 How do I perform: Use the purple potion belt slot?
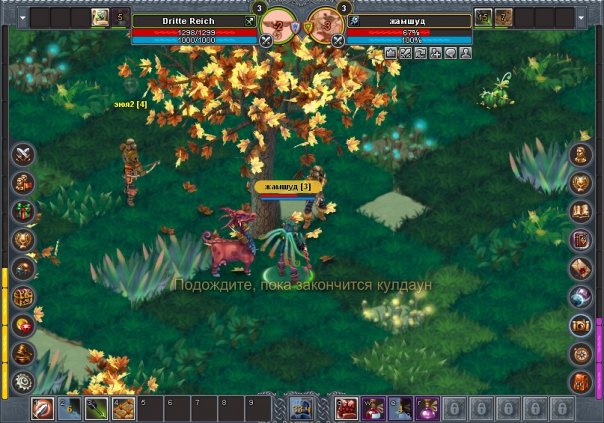[x=425, y=408]
